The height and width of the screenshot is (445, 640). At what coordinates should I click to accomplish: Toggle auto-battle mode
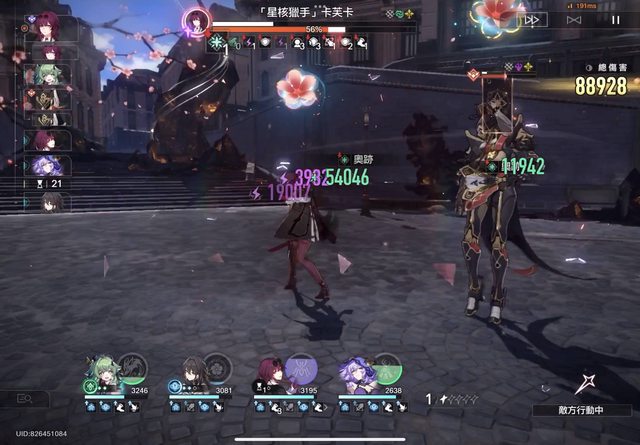pyautogui.click(x=573, y=19)
